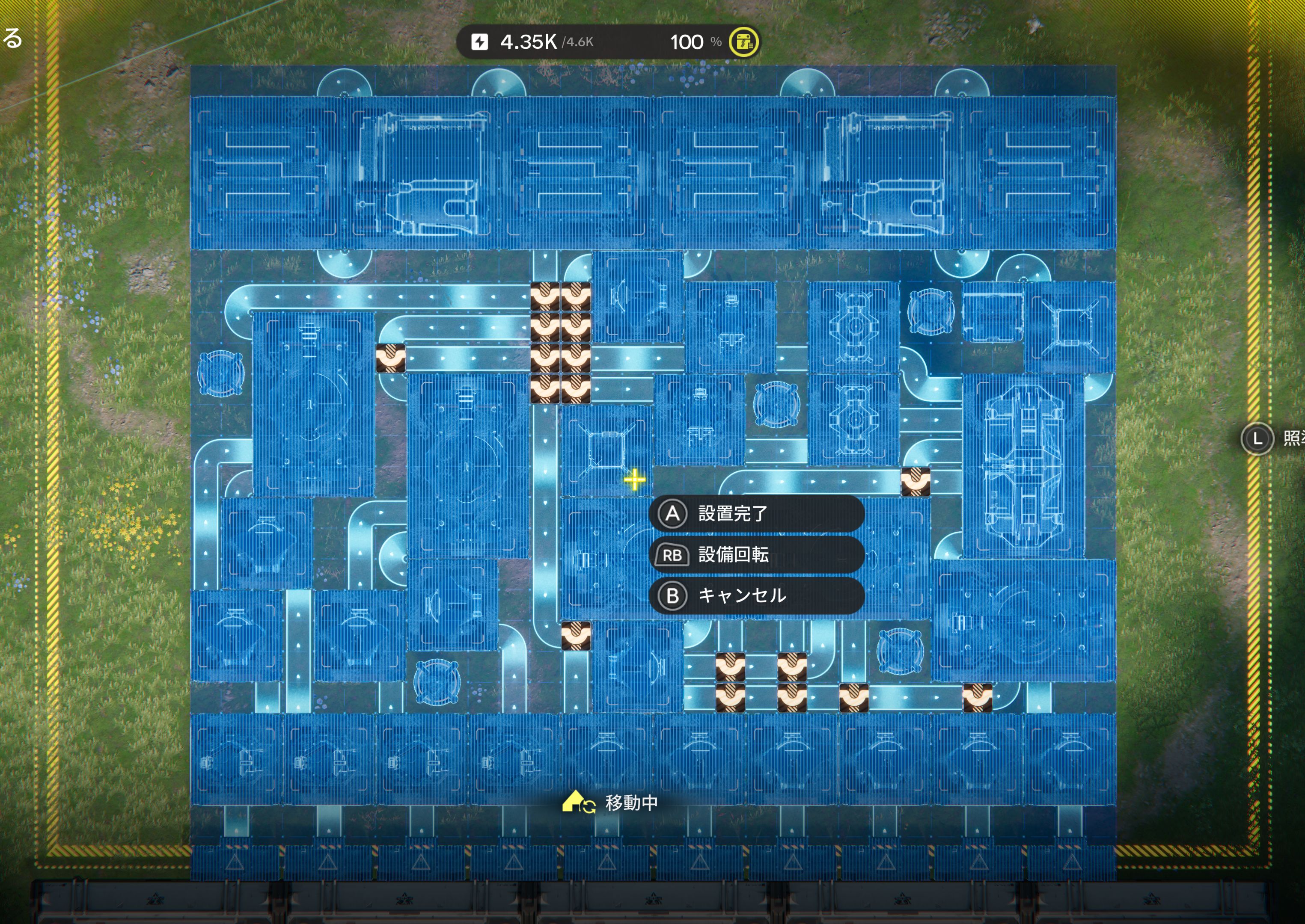Click the yellow power status icon
The image size is (1305, 924).
pyautogui.click(x=743, y=42)
